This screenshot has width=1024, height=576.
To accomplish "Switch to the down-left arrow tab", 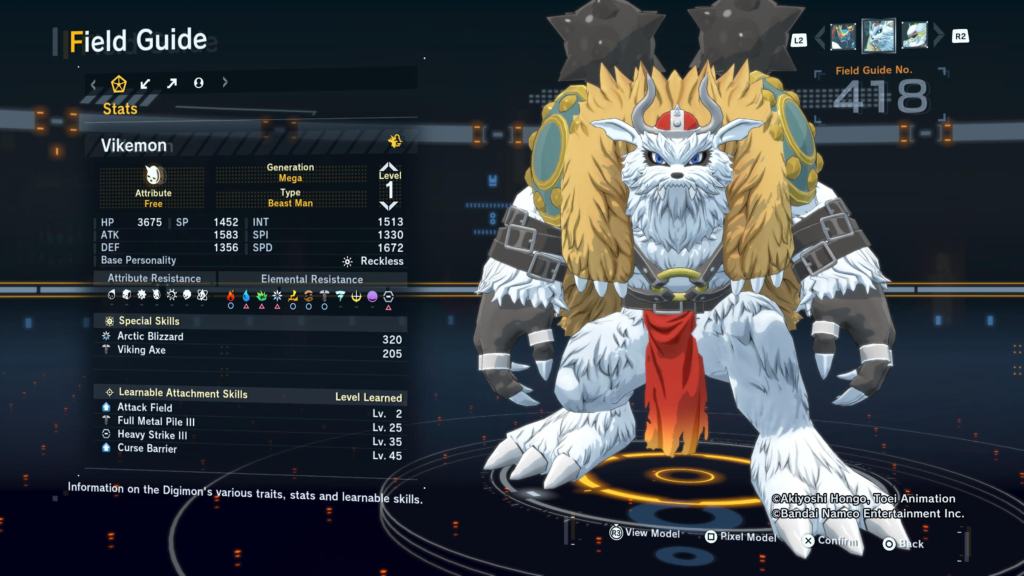I will tap(146, 83).
